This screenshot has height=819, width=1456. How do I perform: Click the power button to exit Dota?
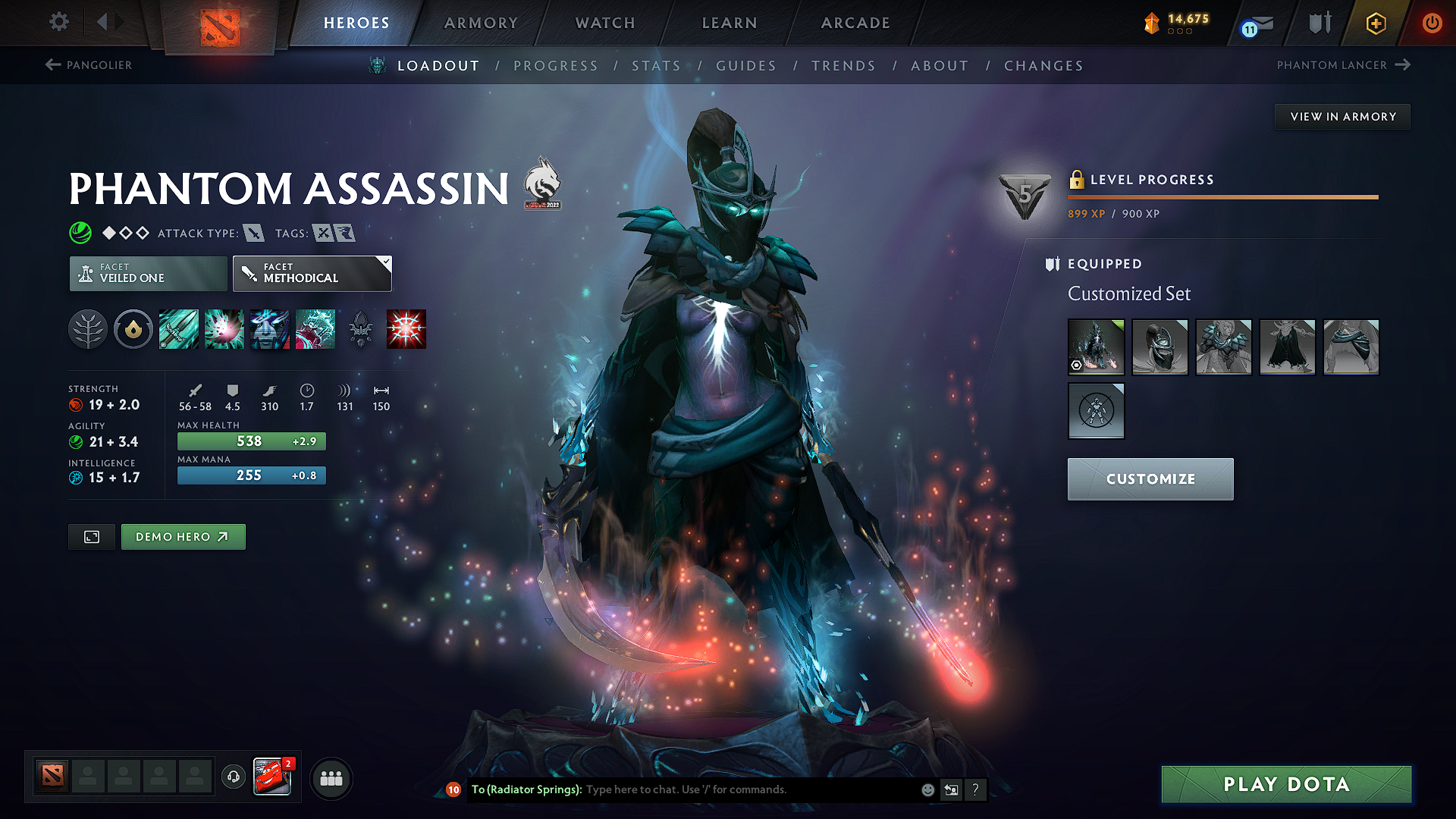coord(1432,23)
